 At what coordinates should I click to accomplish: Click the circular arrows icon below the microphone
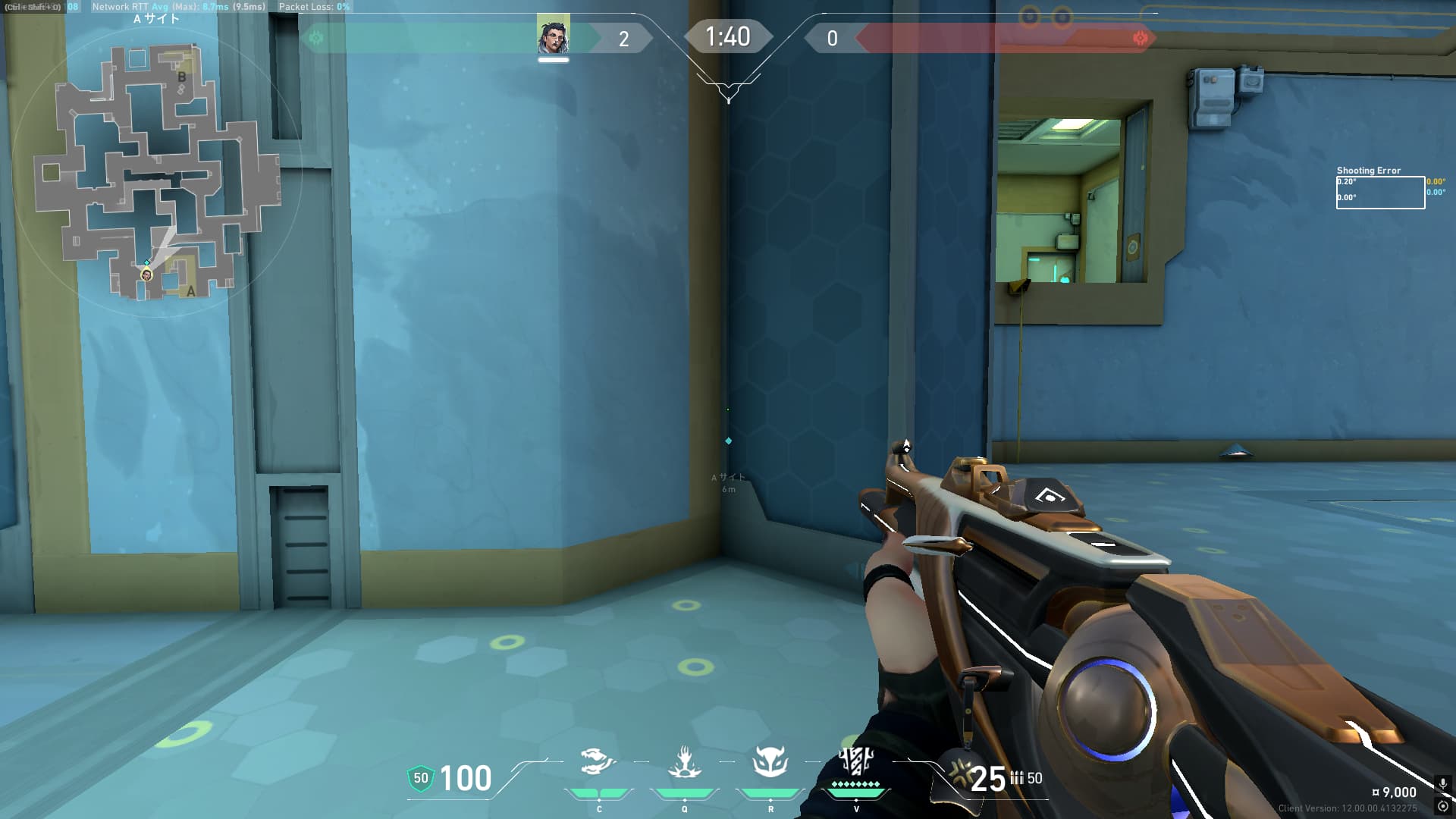[1442, 806]
